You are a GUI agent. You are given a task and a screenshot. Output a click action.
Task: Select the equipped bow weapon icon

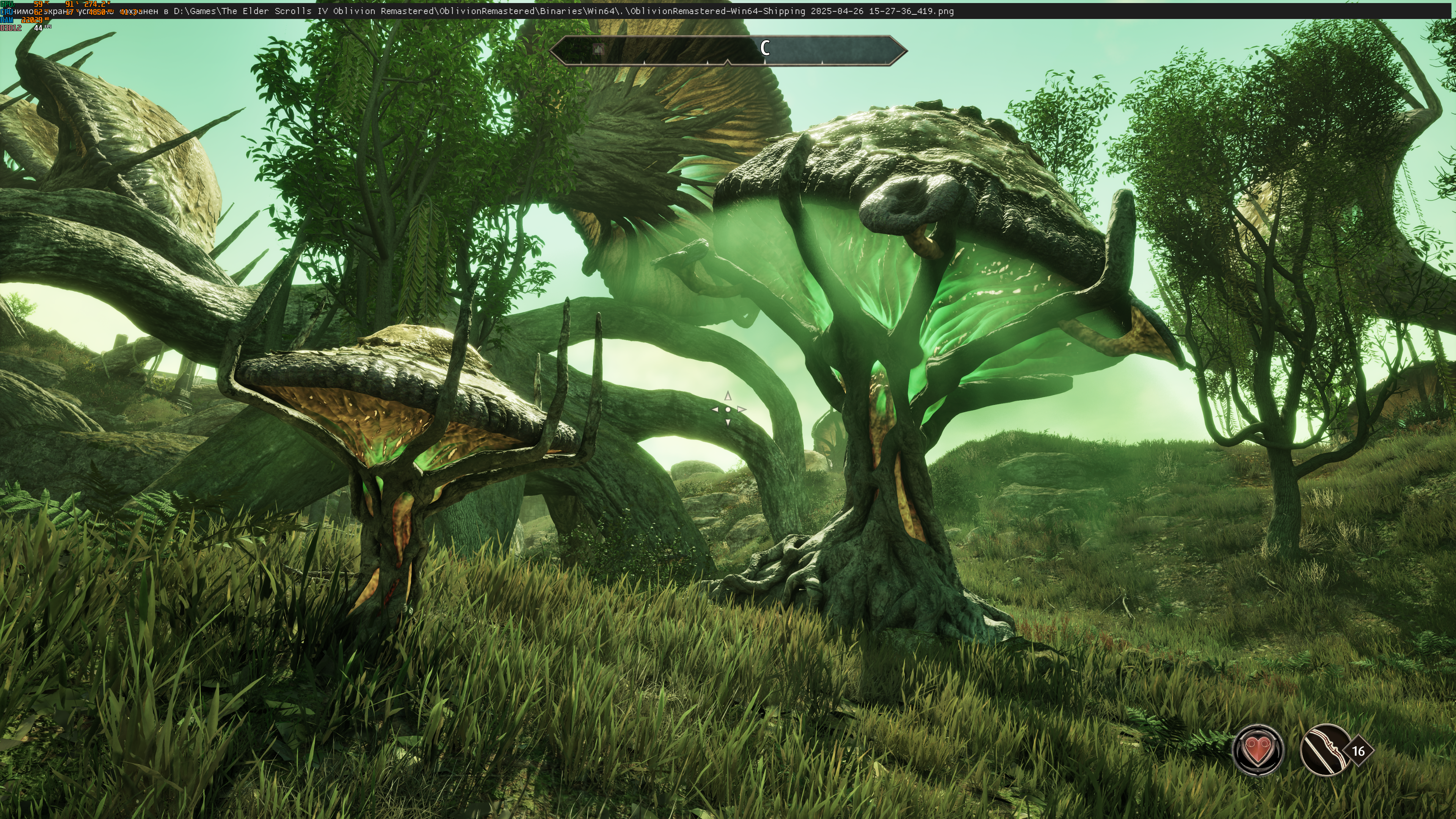point(1324,750)
